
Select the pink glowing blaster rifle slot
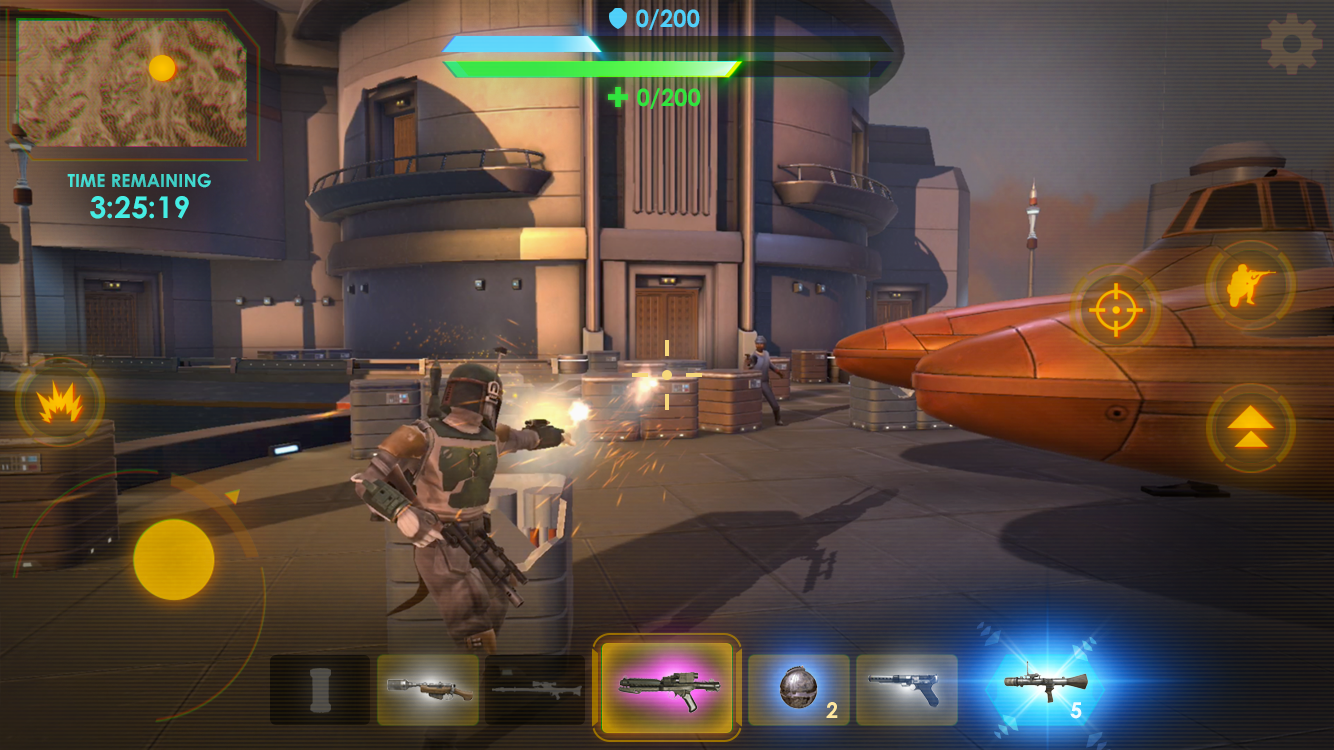tap(667, 688)
